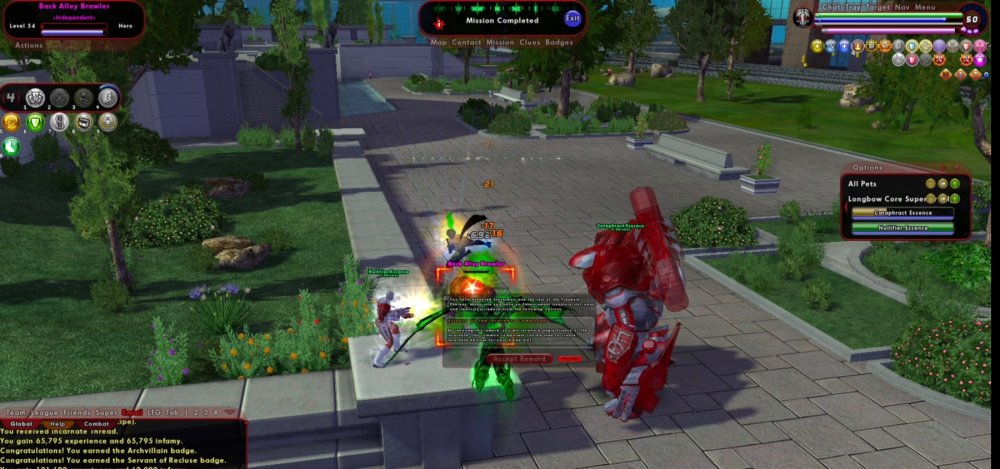Open the Contact list
The height and width of the screenshot is (469, 1000).
pyautogui.click(x=466, y=43)
